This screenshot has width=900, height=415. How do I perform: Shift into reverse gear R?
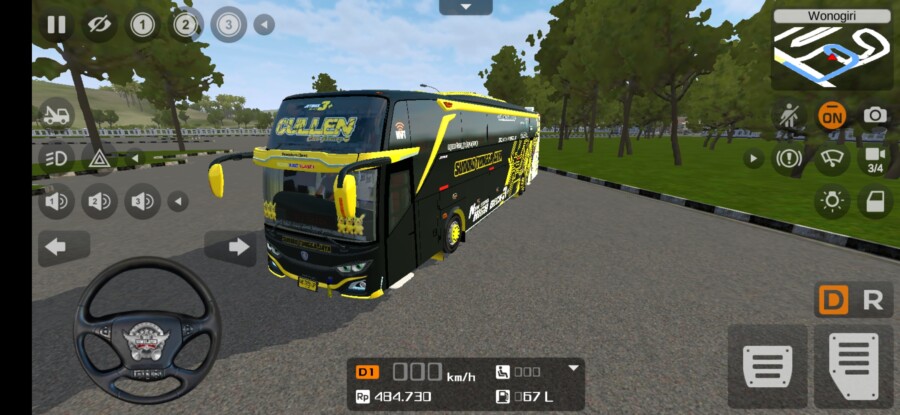(x=872, y=300)
